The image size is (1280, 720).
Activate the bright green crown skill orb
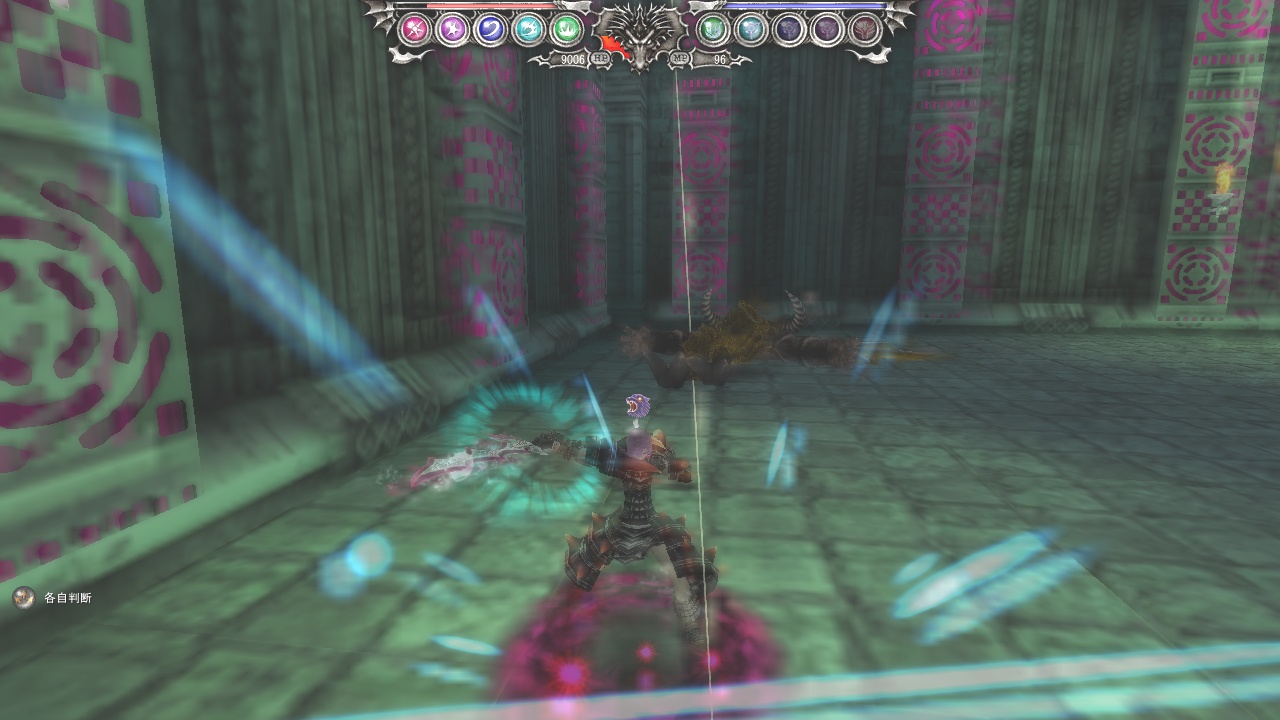(x=566, y=29)
